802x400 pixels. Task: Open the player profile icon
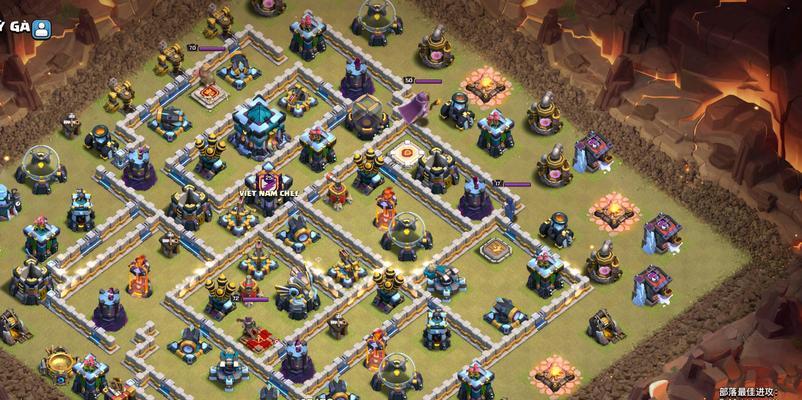[42, 27]
